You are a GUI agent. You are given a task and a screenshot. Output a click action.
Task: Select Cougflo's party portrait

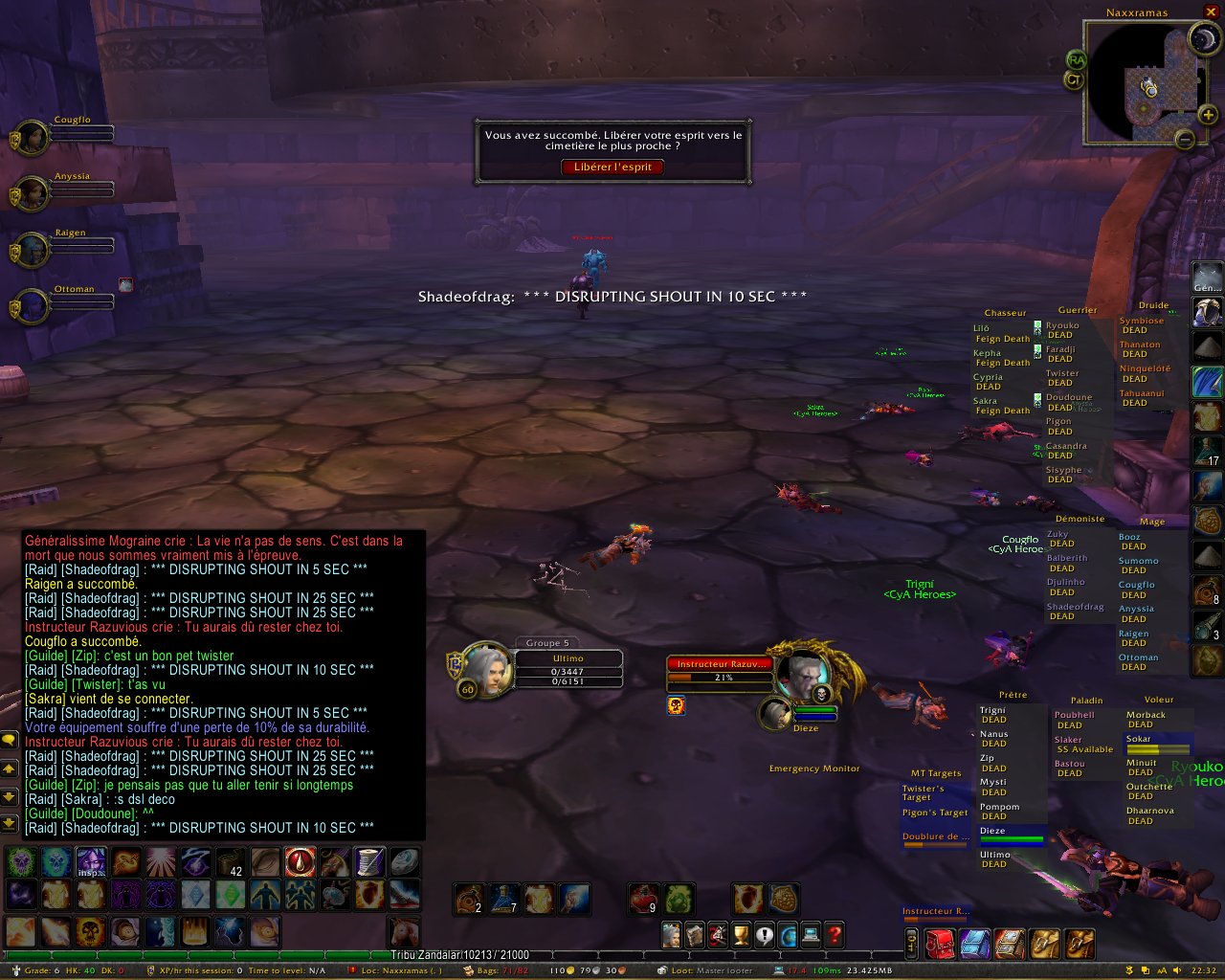click(32, 138)
